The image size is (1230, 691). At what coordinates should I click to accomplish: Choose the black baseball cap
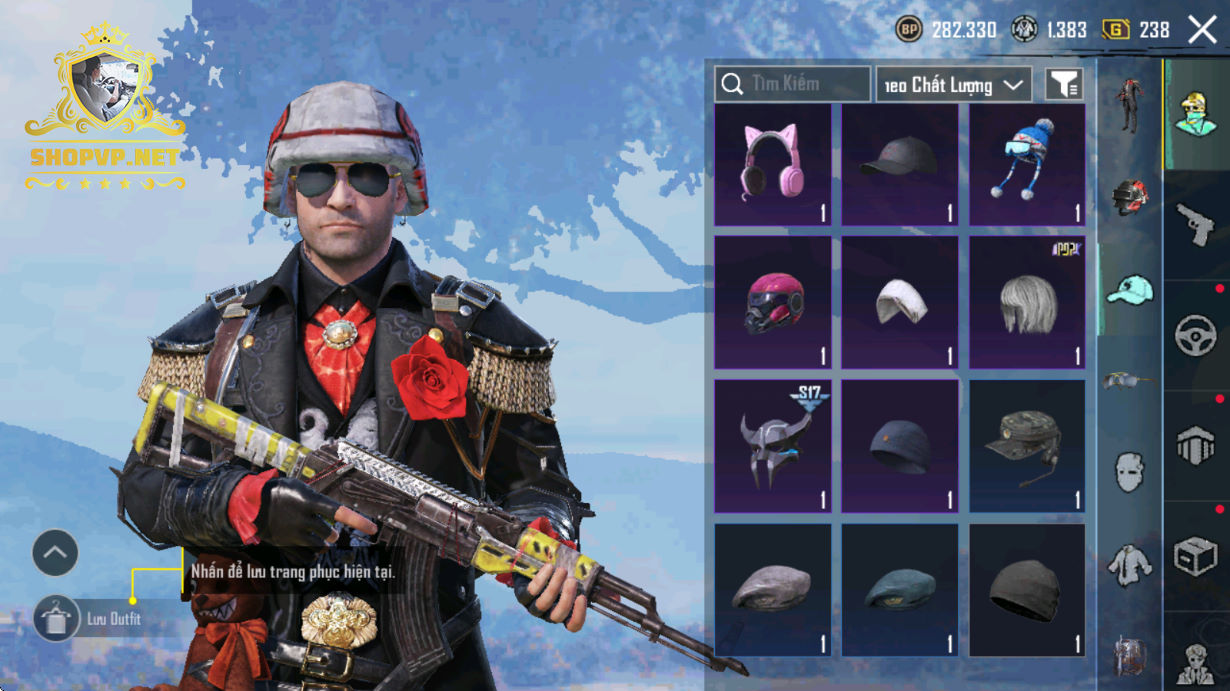[x=899, y=165]
